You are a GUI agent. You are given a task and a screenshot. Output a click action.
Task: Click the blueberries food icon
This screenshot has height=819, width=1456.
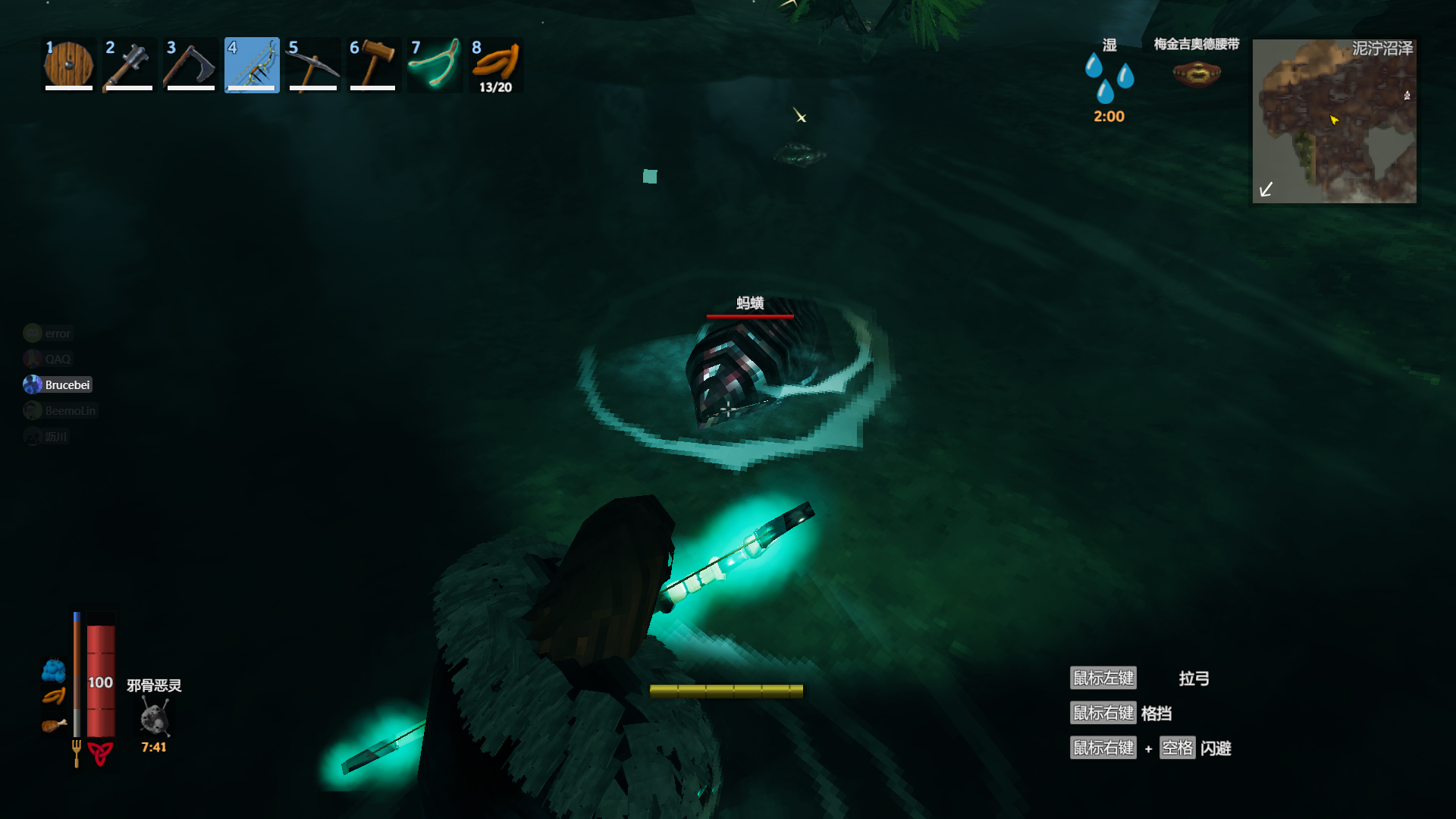(x=53, y=670)
